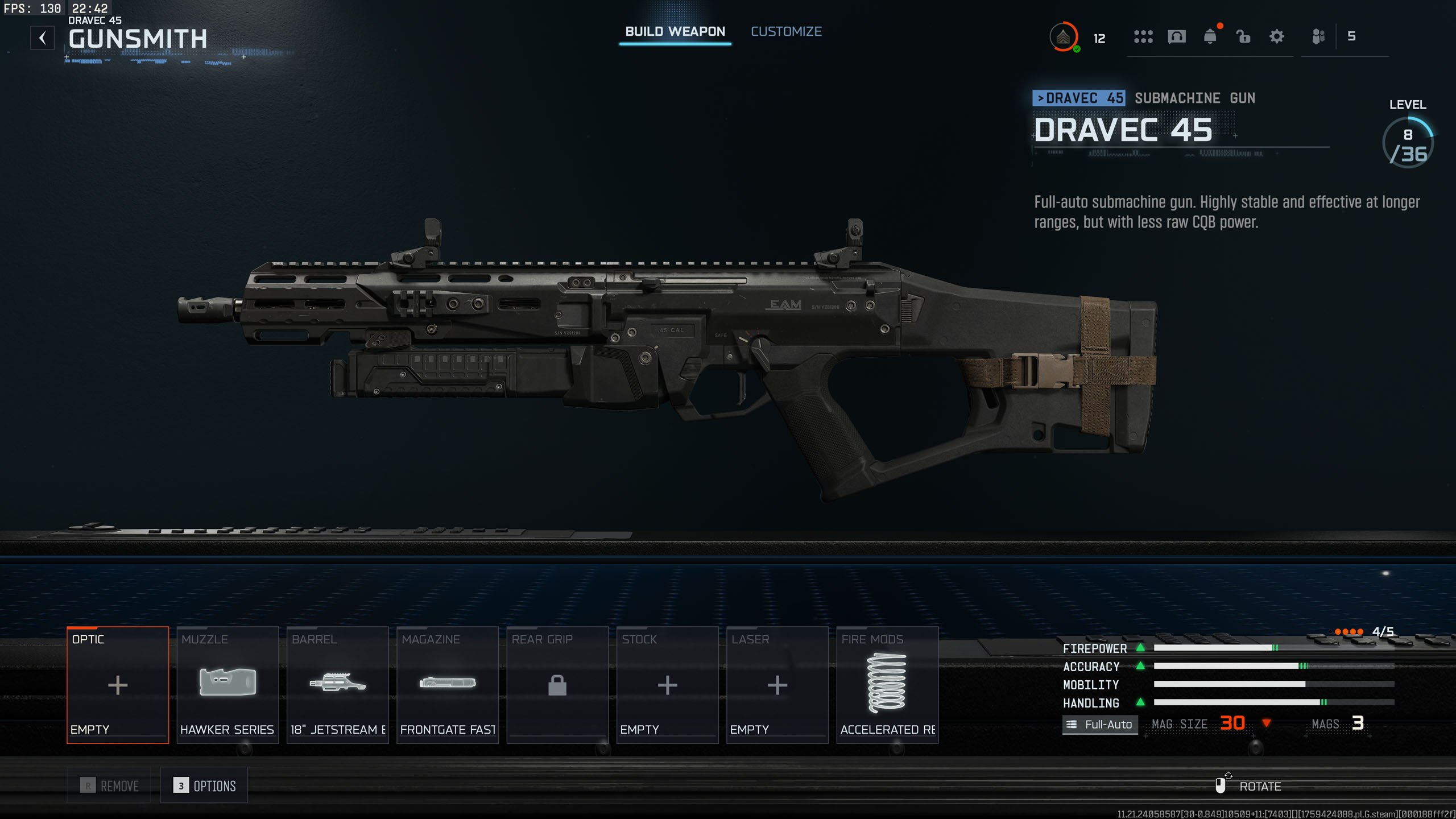This screenshot has width=1456, height=819.
Task: Open the empty Stock attachment slot
Action: (667, 685)
